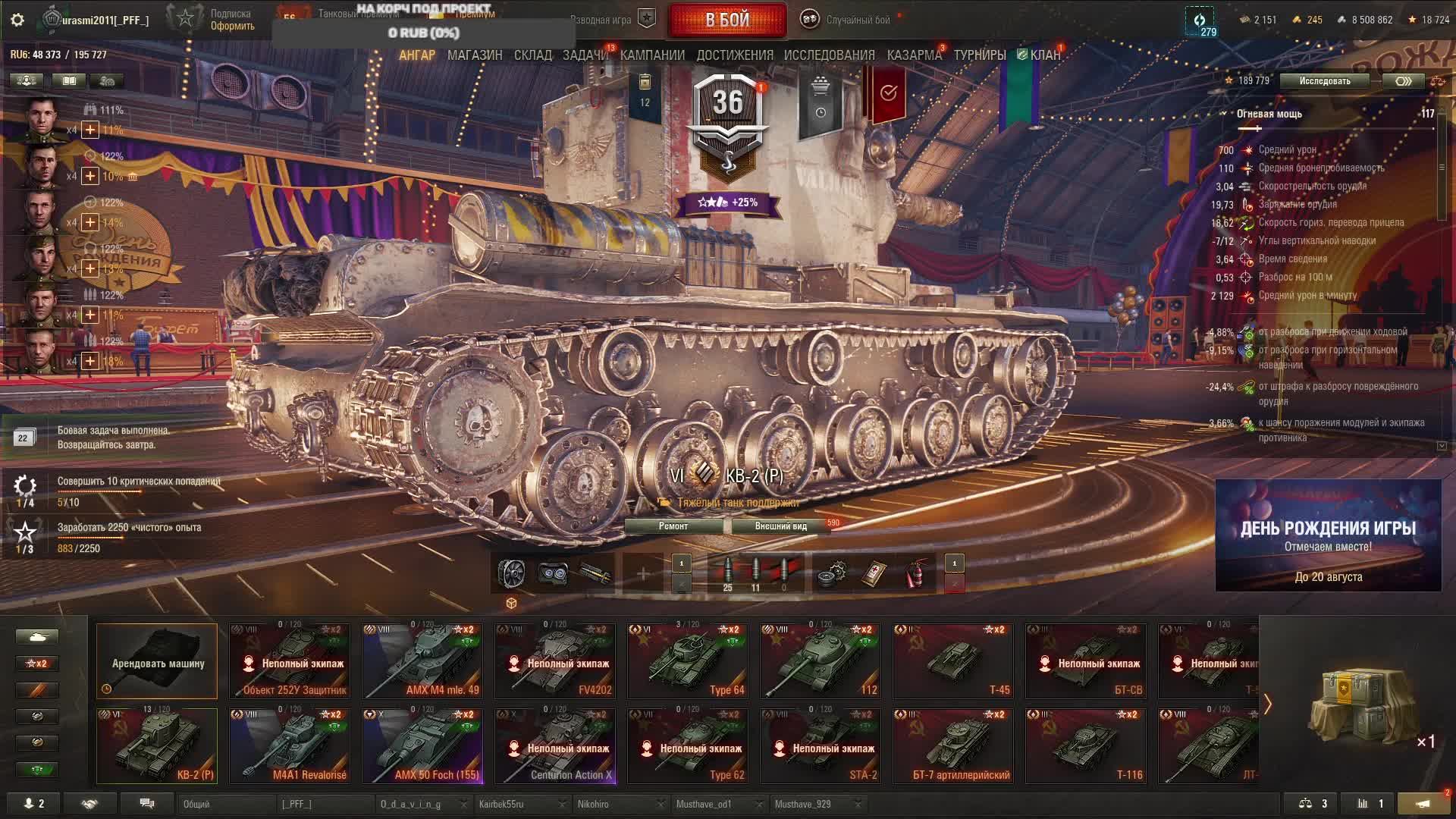Viewport: 1456px width, 819px height.
Task: Choose the AMX 50 Foch (155) tank
Action: tap(422, 745)
